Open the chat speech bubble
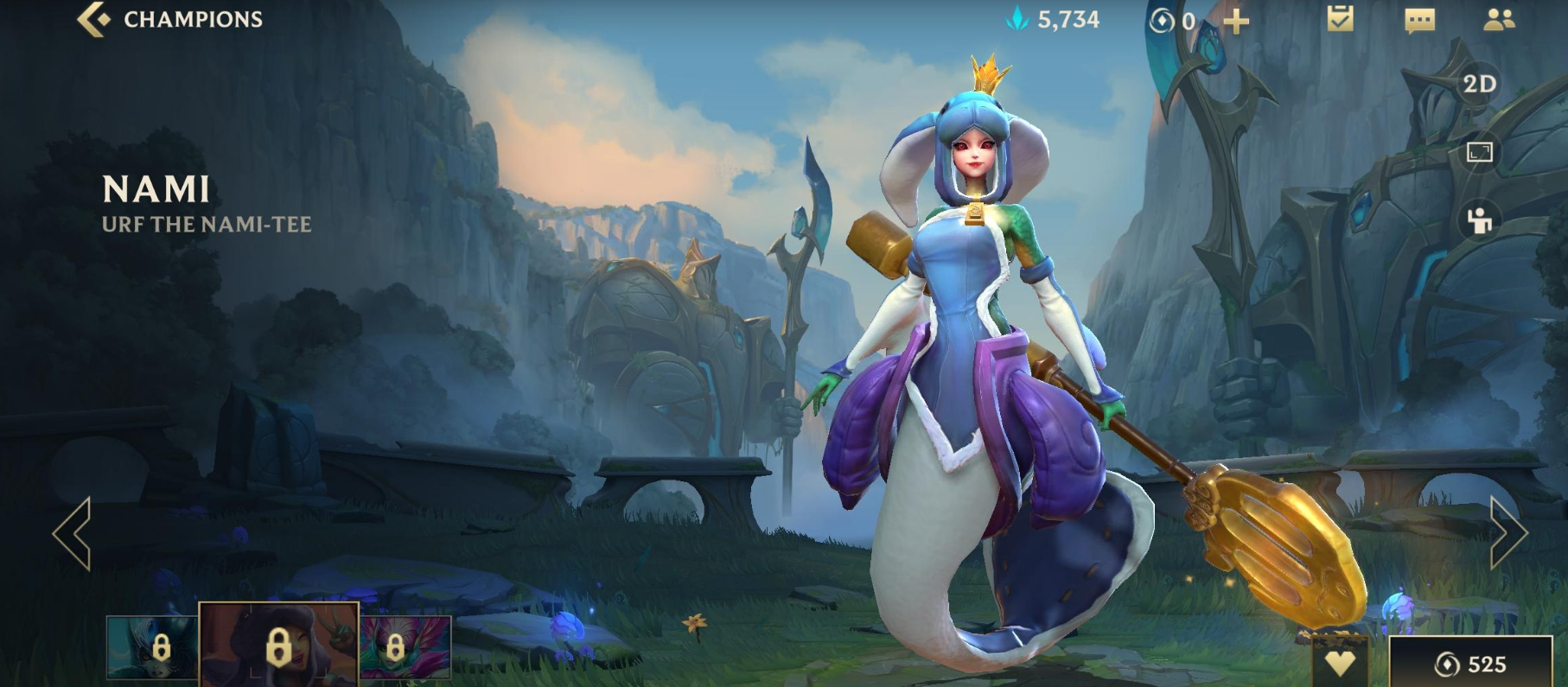Viewport: 1568px width, 687px height. [x=1419, y=20]
